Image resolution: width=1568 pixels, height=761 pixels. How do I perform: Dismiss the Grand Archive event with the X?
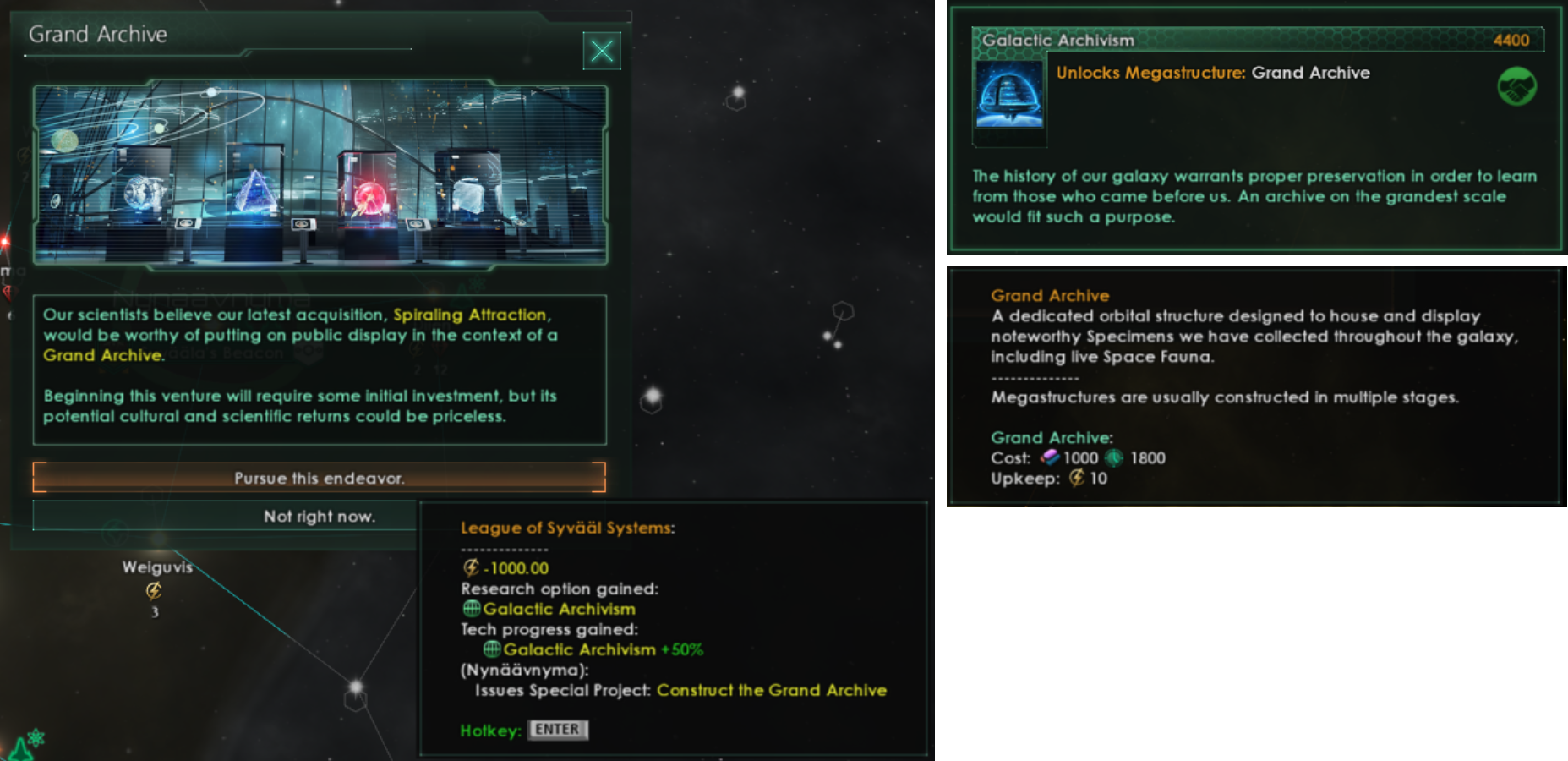[x=601, y=51]
